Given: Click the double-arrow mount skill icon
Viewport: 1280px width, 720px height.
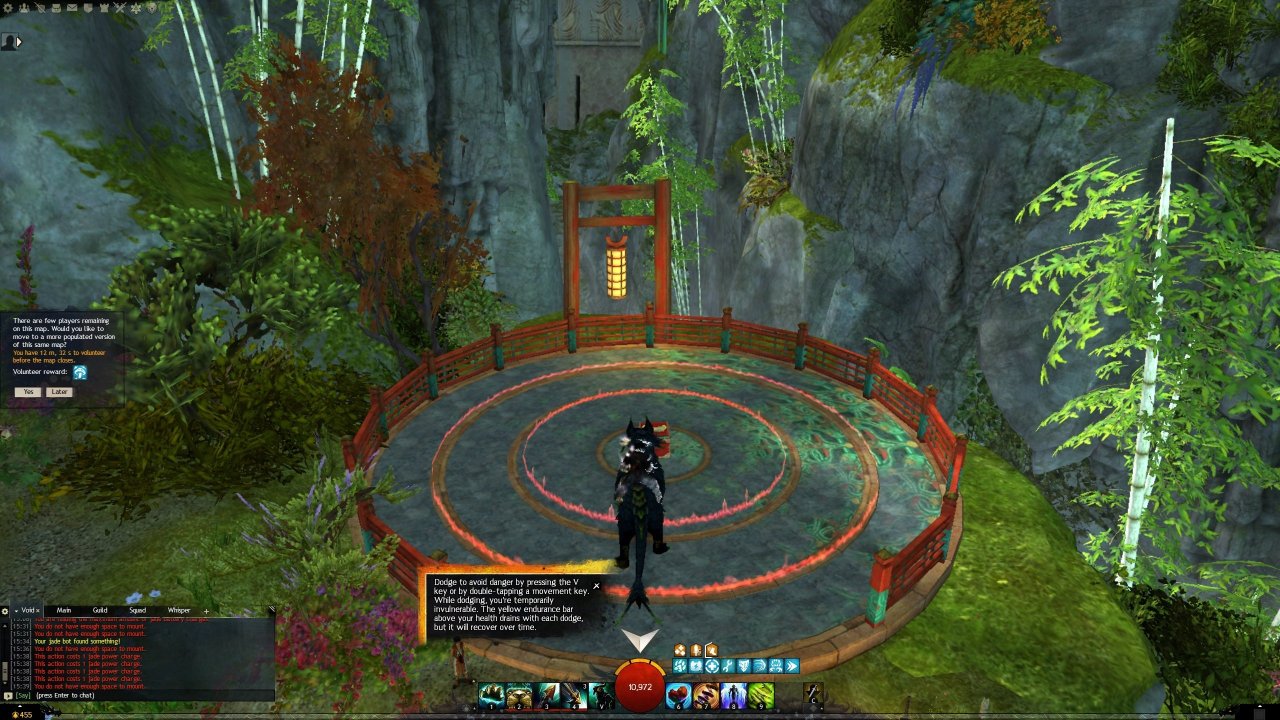Looking at the screenshot, I should [x=792, y=666].
